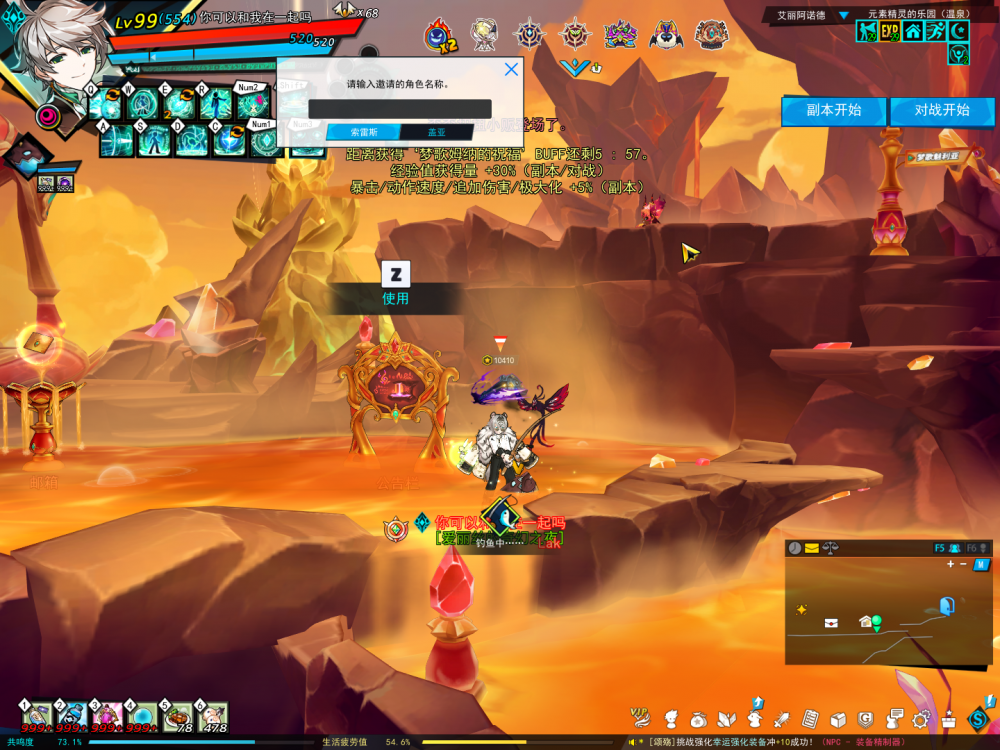Open the 艾丽阿诺德 location dropdown

pos(843,16)
